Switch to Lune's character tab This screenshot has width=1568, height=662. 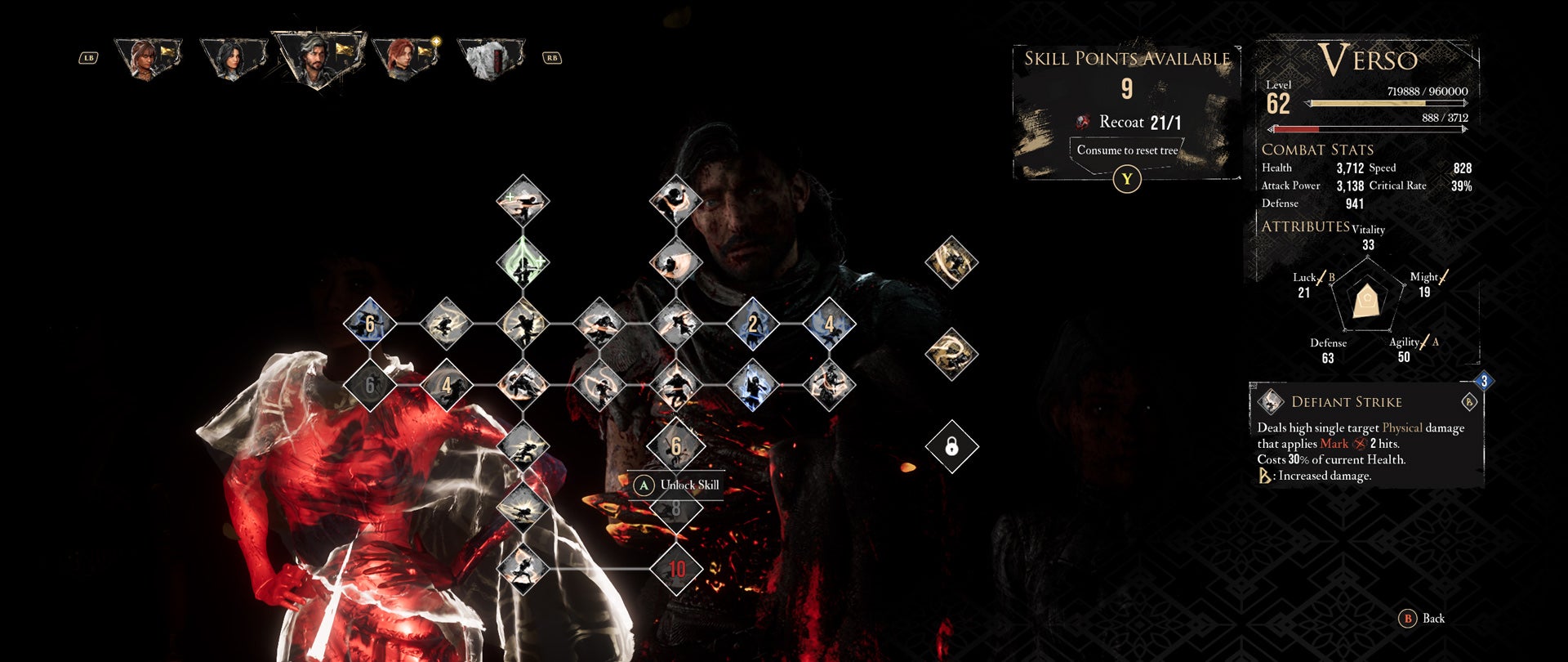coord(148,57)
